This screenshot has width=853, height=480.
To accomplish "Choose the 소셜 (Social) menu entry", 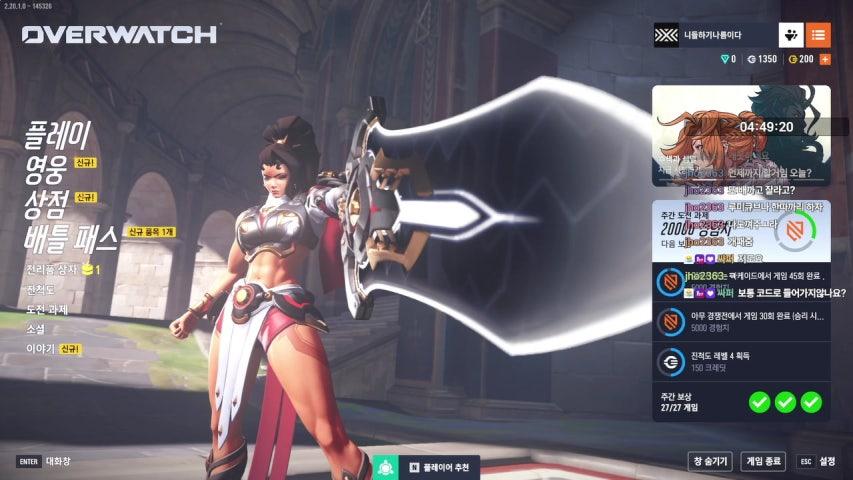I will point(37,329).
